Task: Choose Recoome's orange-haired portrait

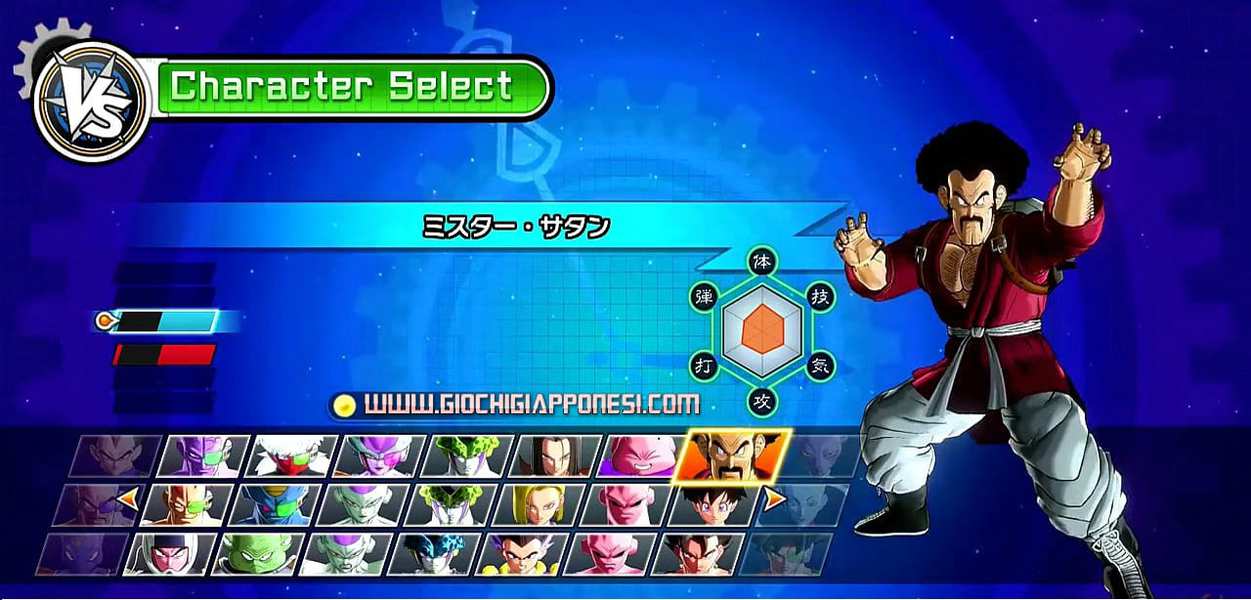Action: click(x=186, y=505)
